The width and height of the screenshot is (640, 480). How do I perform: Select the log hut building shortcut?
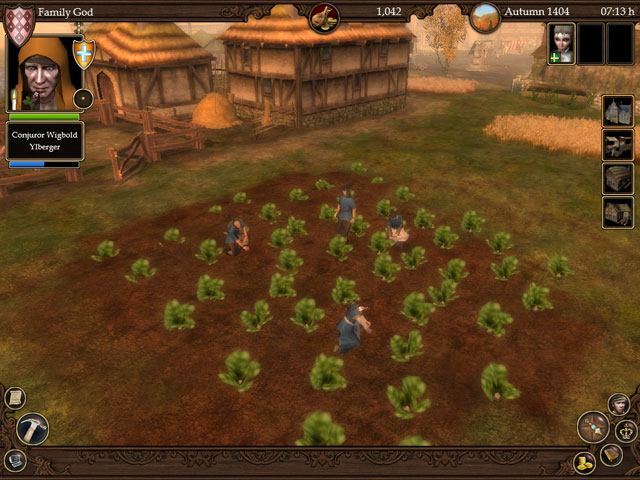tap(618, 178)
